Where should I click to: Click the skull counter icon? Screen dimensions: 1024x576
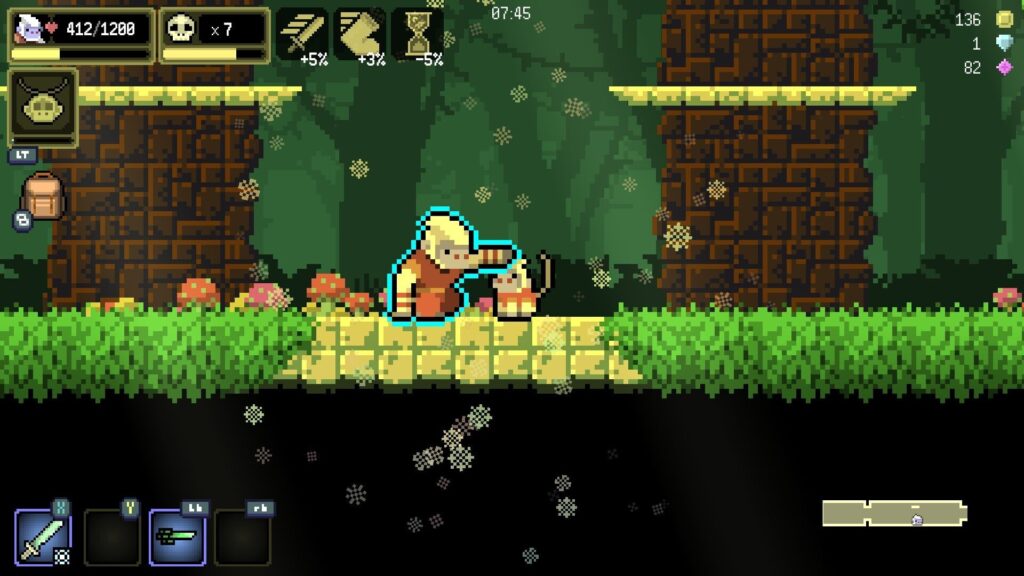click(181, 29)
